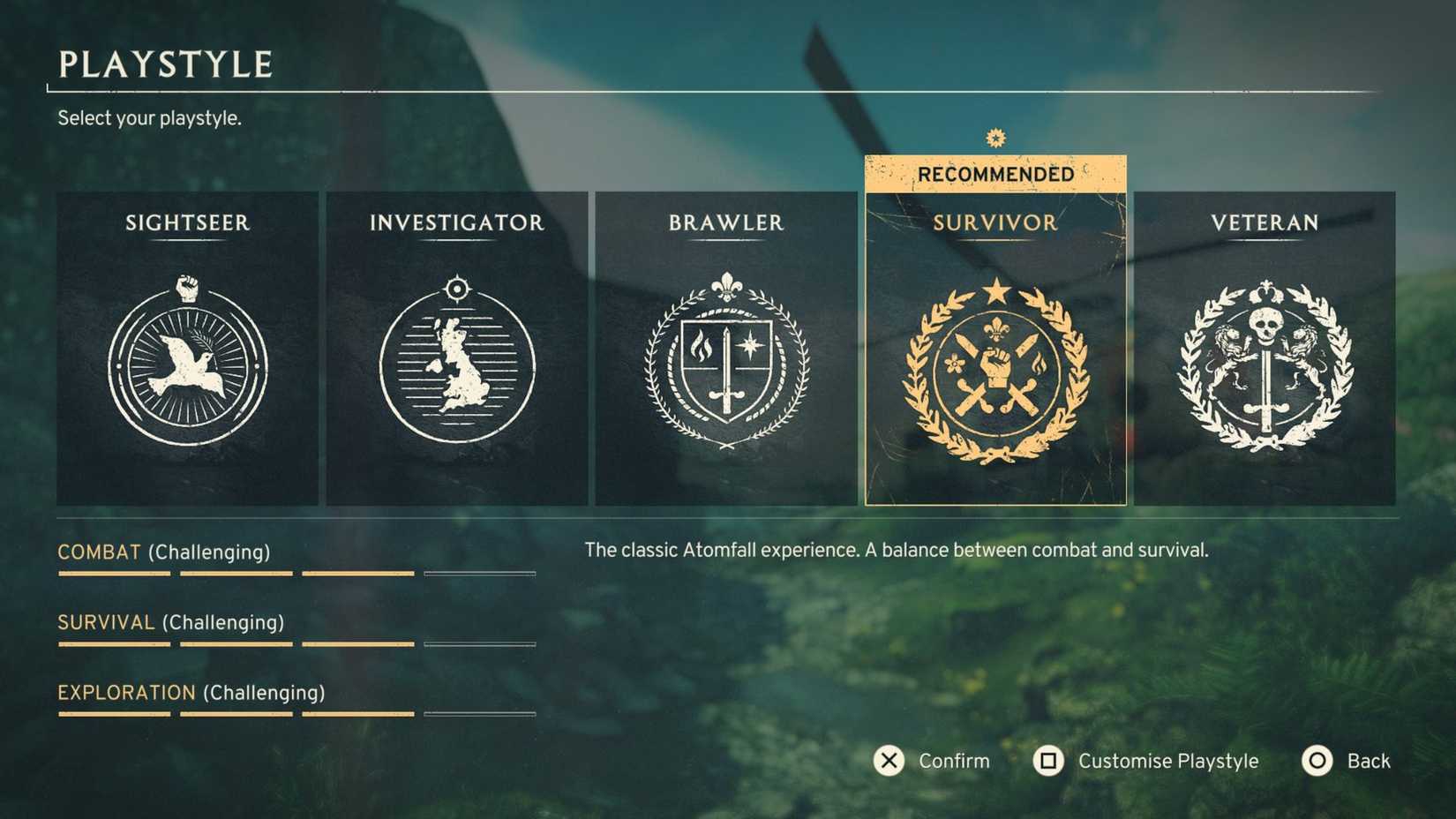Click the circle button Back icon
Viewport: 1456px width, 819px height.
(1316, 761)
